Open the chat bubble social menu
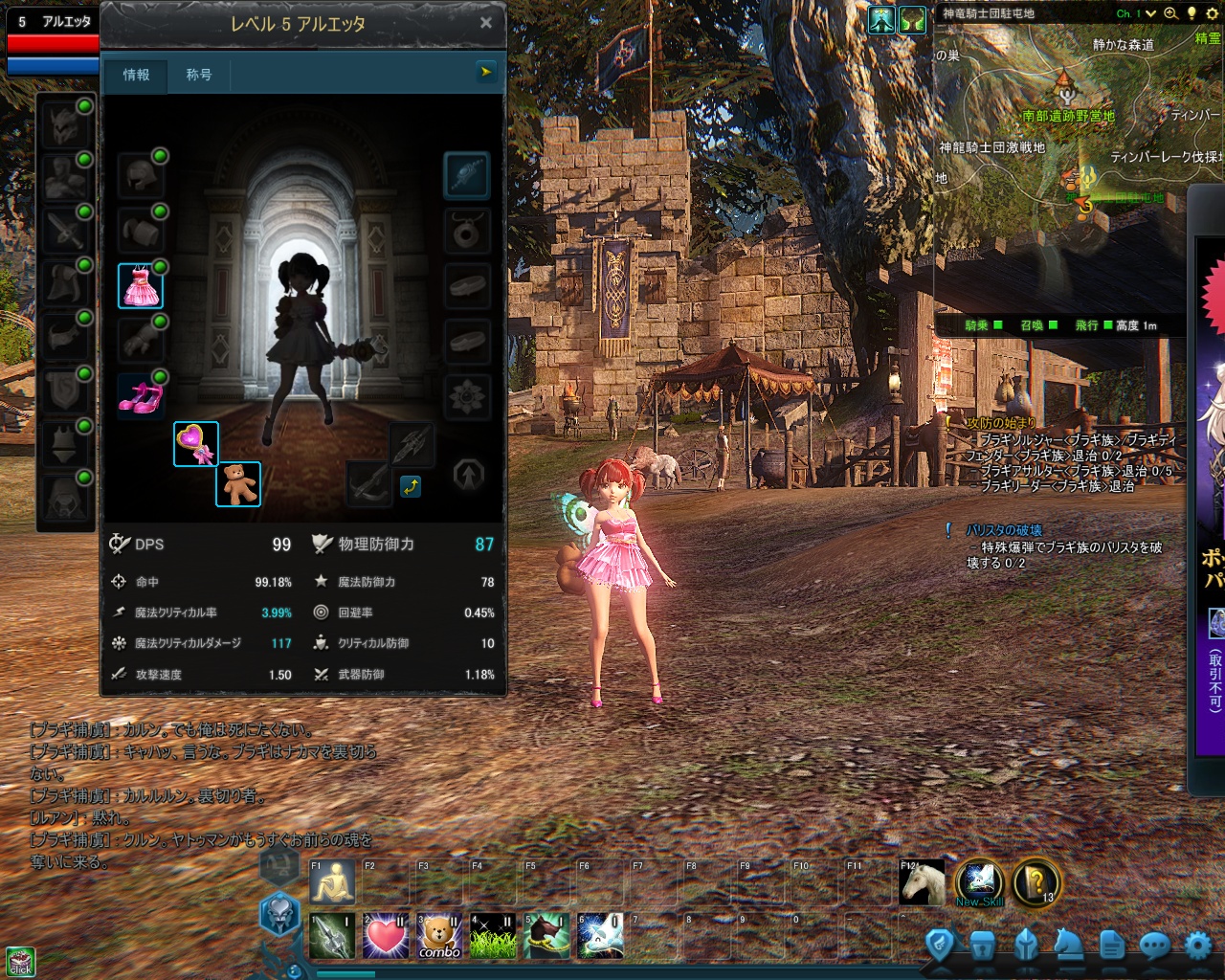Viewport: 1225px width, 980px height. click(x=1155, y=947)
